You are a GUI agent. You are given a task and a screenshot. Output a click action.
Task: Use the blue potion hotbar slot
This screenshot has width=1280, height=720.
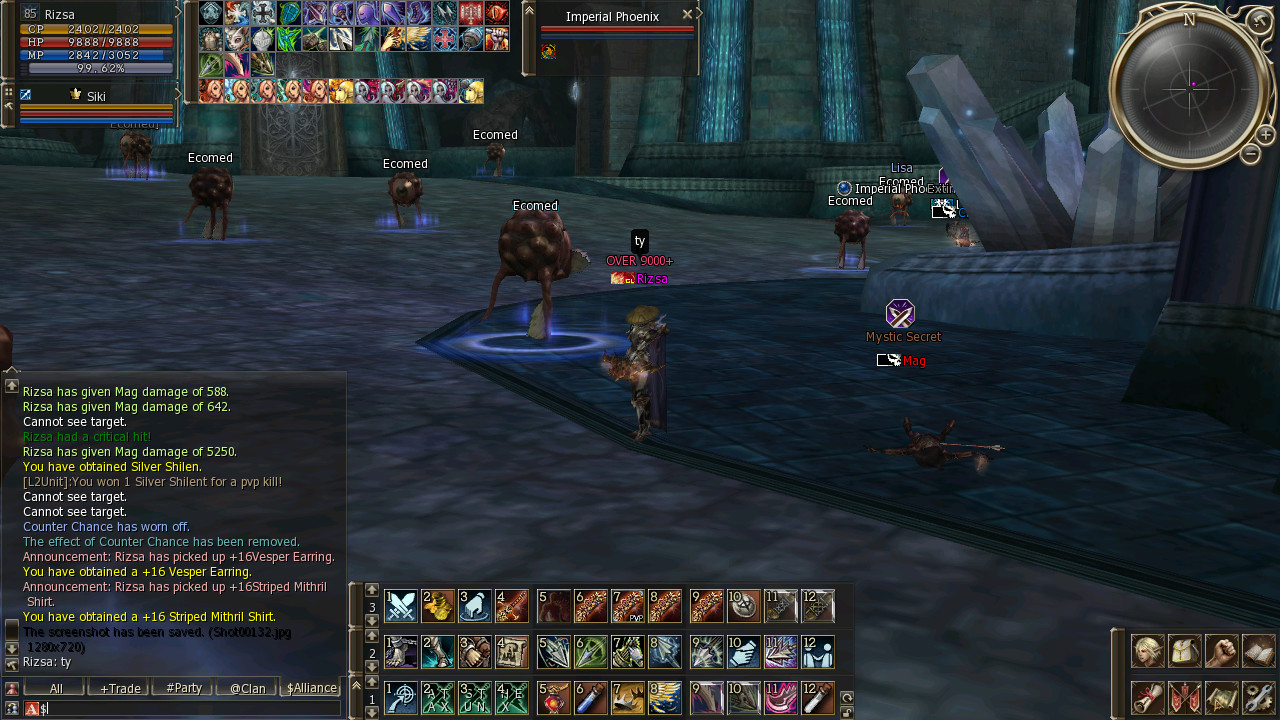point(591,697)
